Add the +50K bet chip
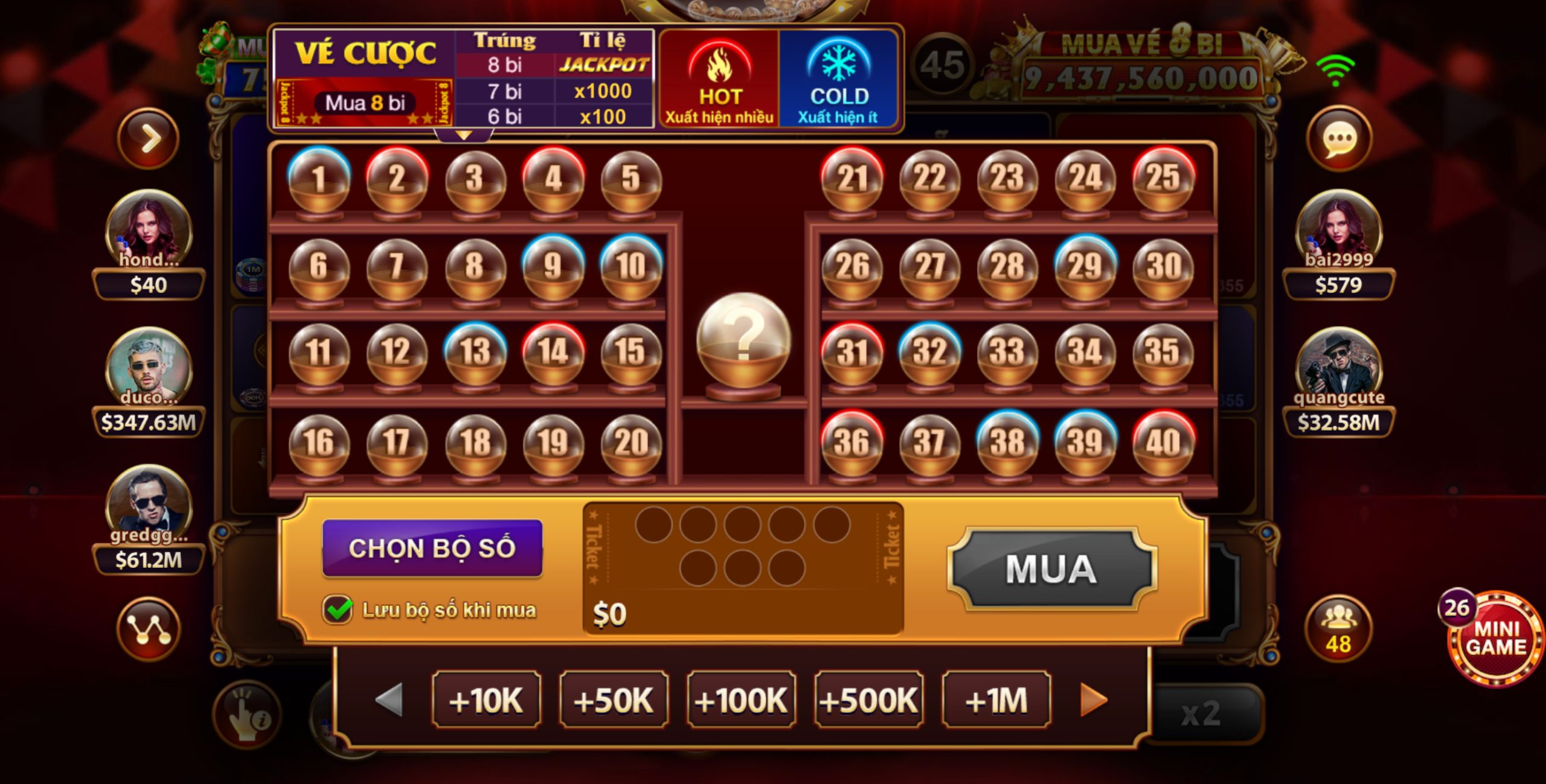1546x784 pixels. [x=614, y=700]
